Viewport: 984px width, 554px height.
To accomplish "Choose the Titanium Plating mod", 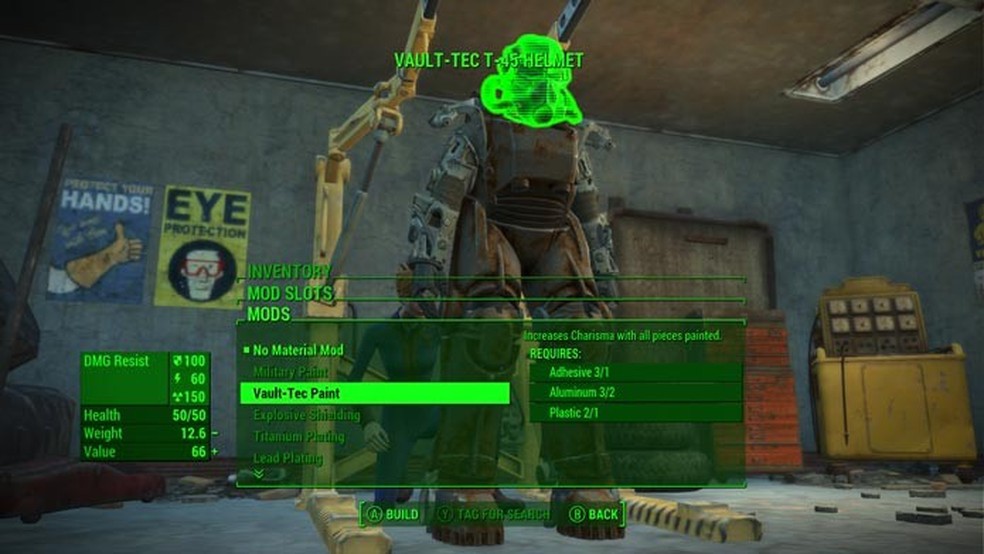I will coord(298,437).
